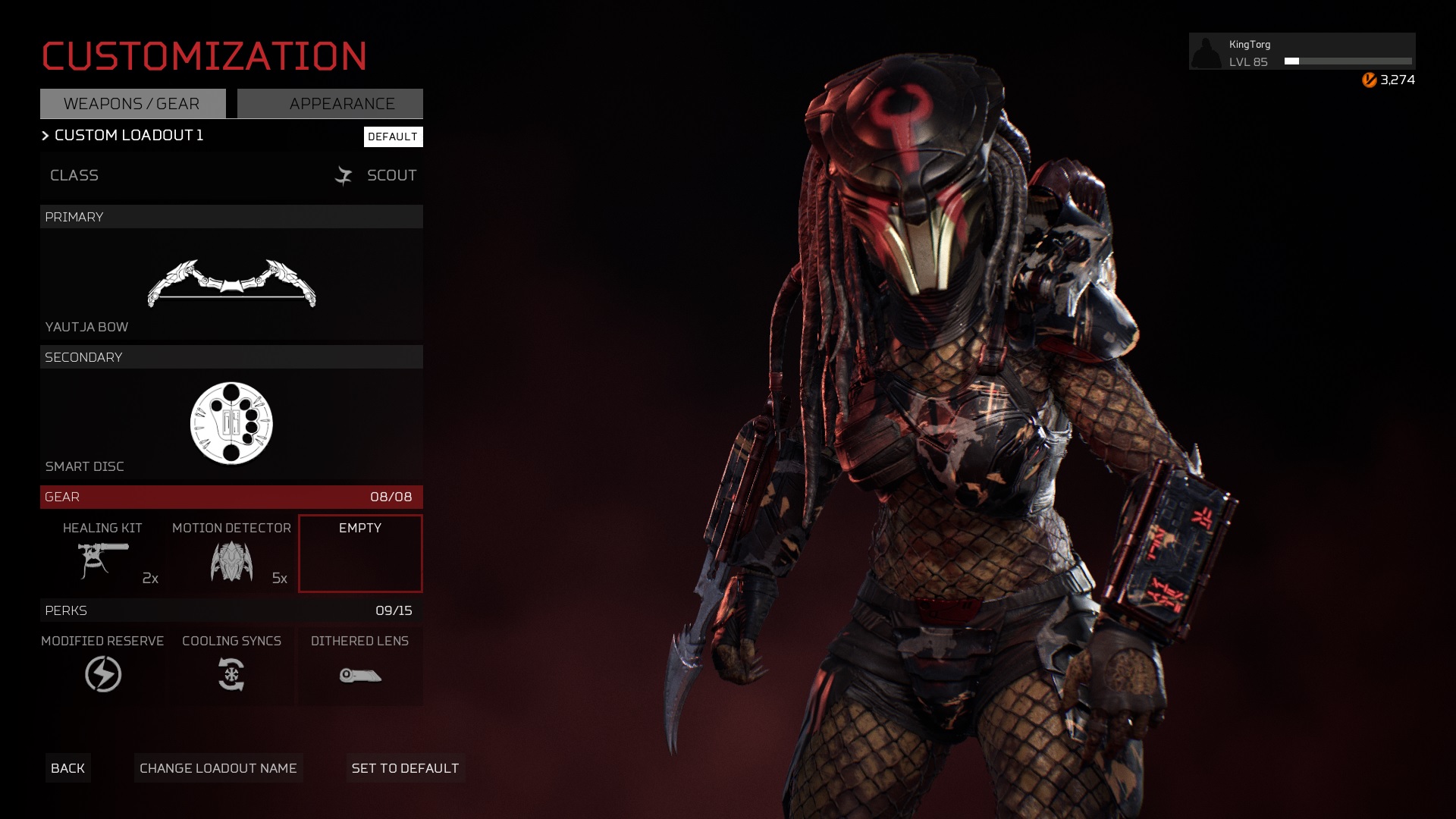Expand the Custom Loadout 1 selector

coord(123,136)
